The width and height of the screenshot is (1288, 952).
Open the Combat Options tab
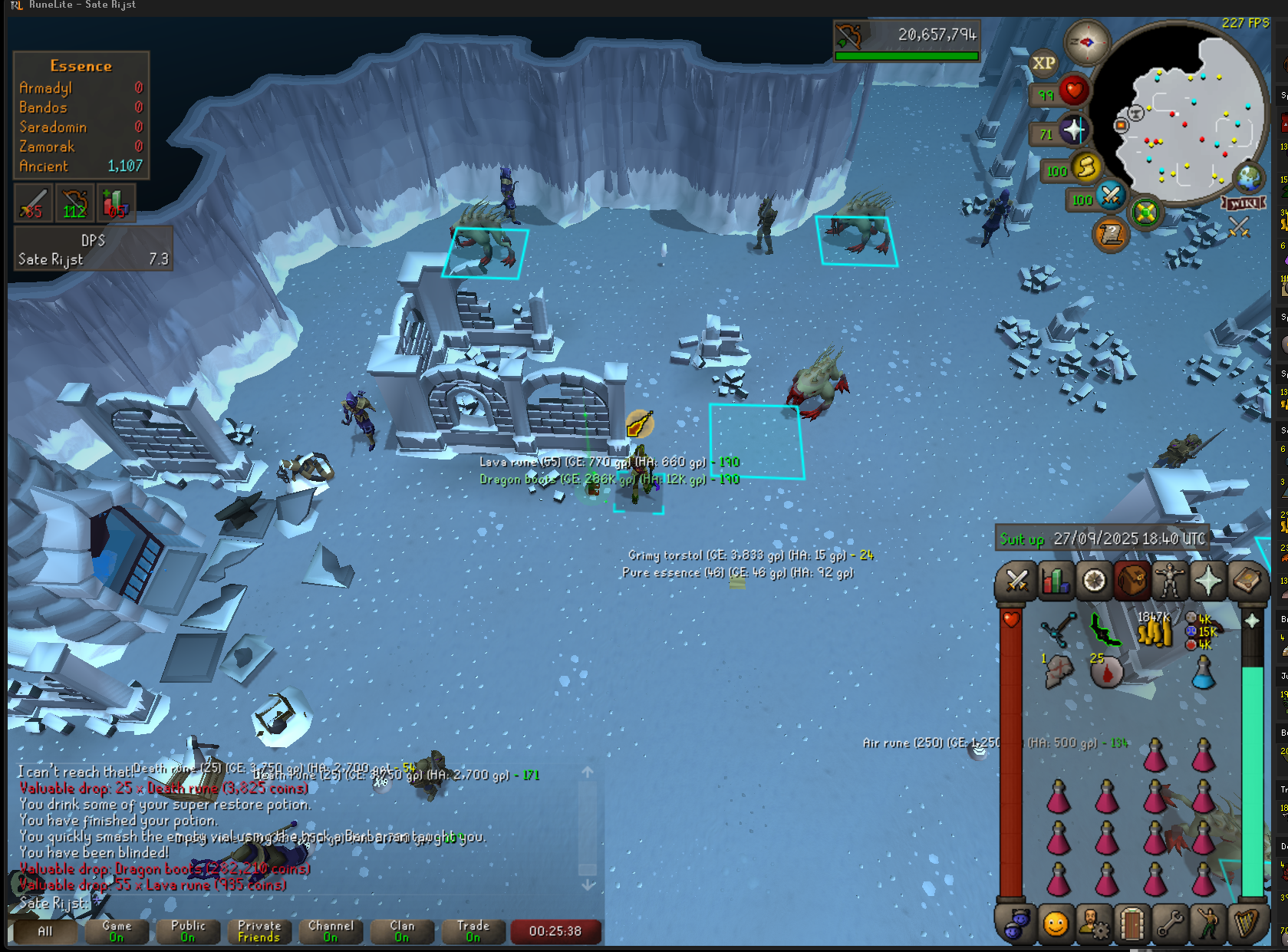pos(1017,581)
